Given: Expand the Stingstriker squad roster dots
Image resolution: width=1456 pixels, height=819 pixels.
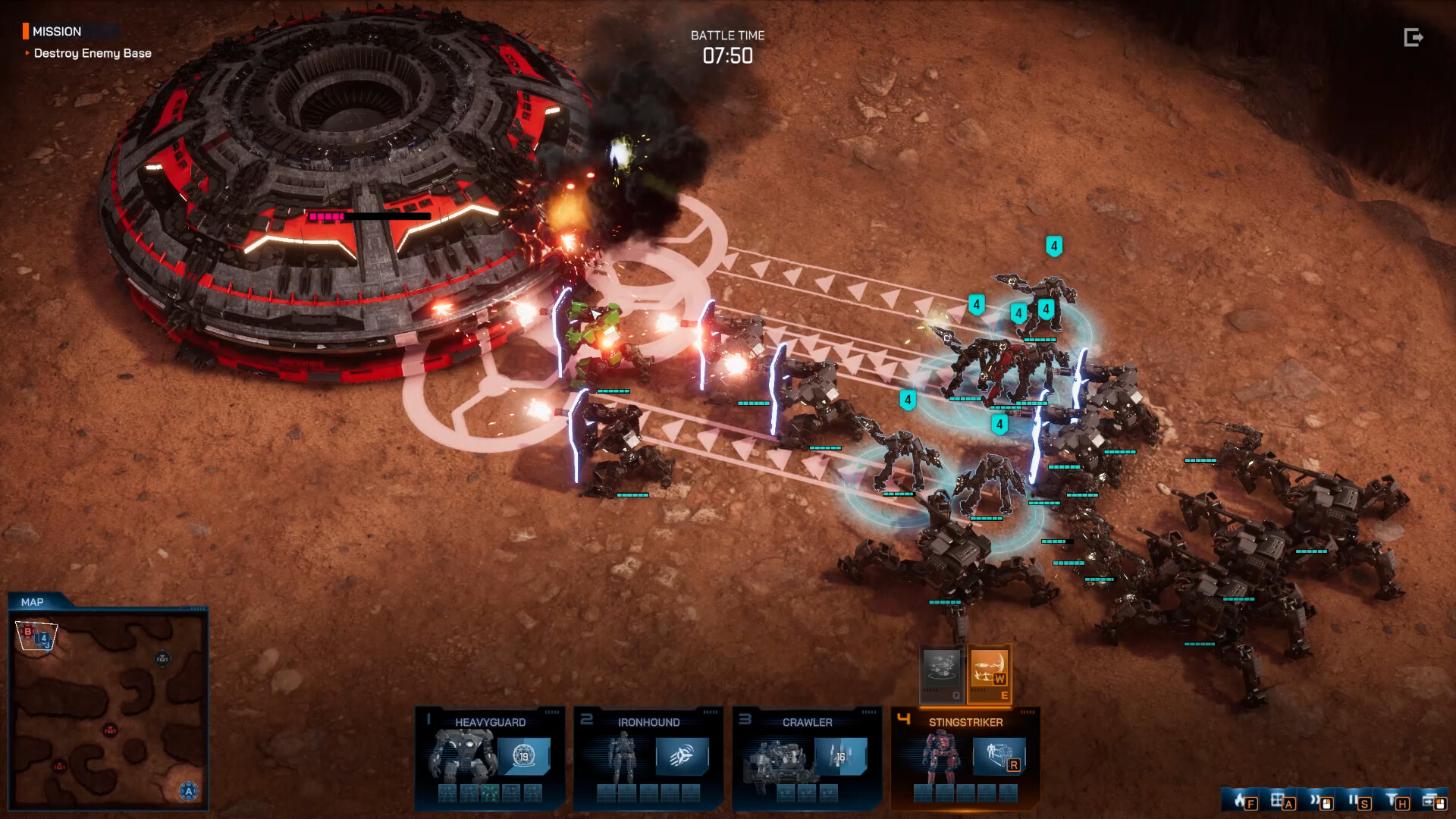Looking at the screenshot, I should (1029, 712).
